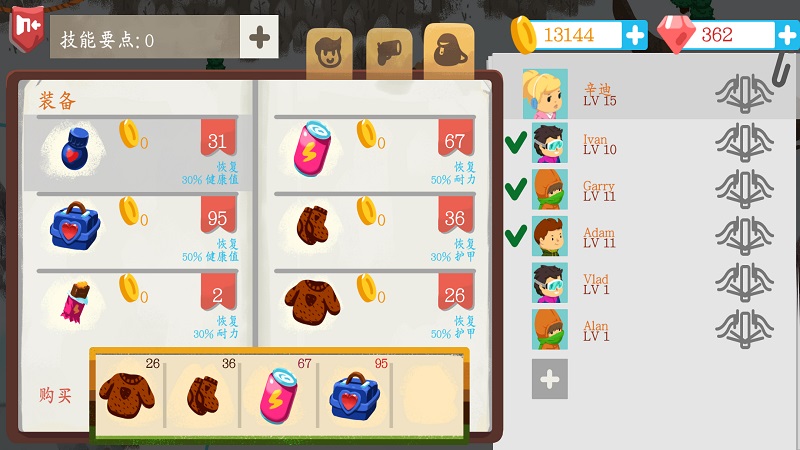Screen dimensions: 800x450
Task: Choose the pink energy can in shop list
Action: tap(374, 151)
